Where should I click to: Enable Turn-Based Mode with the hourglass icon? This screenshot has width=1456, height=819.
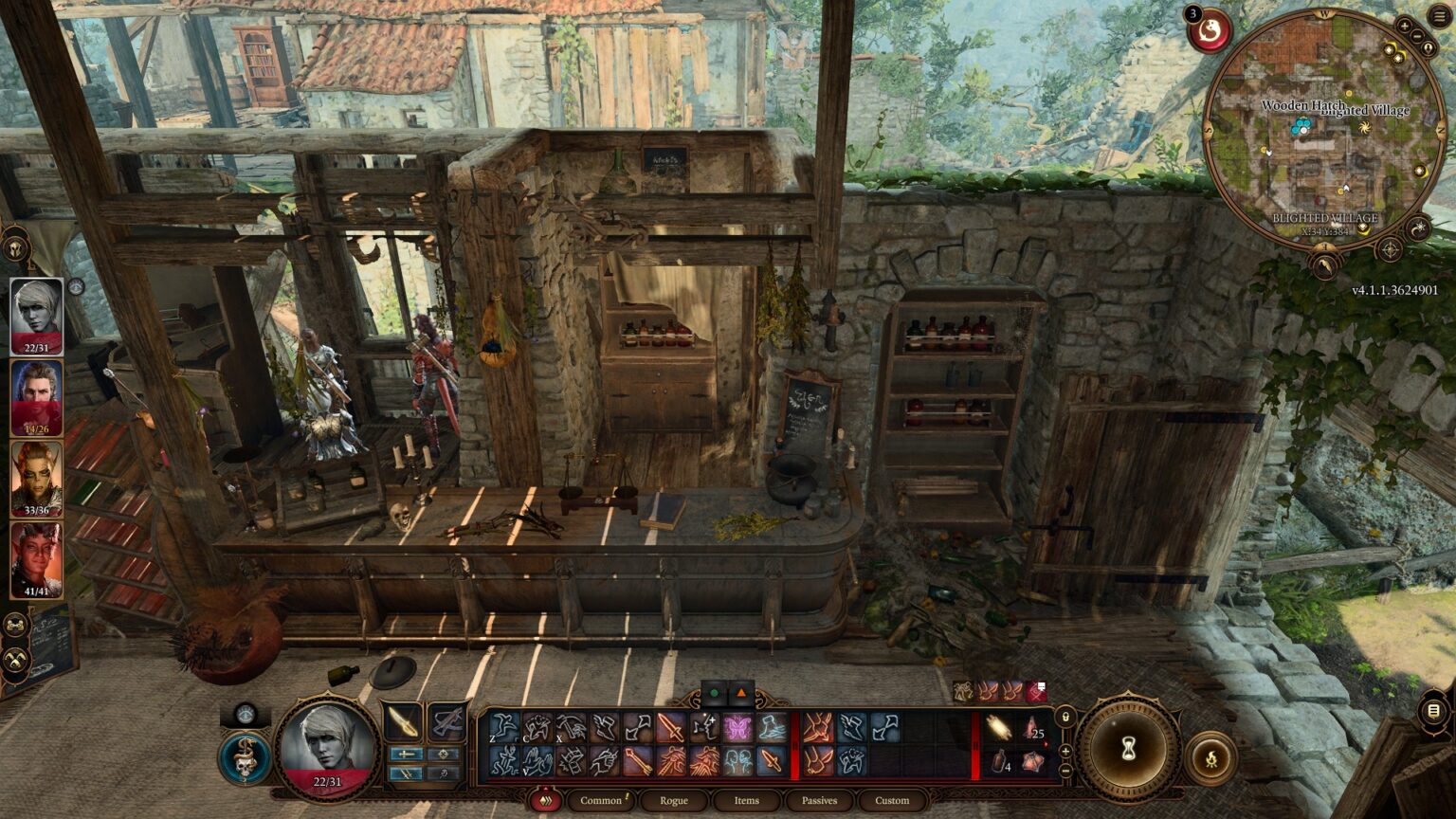click(1127, 747)
